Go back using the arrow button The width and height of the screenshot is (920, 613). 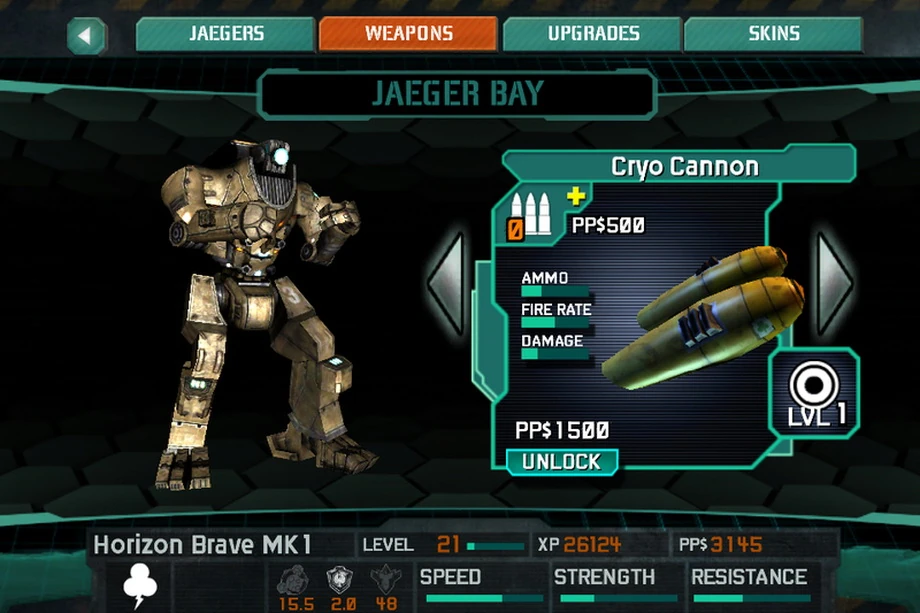(86, 36)
